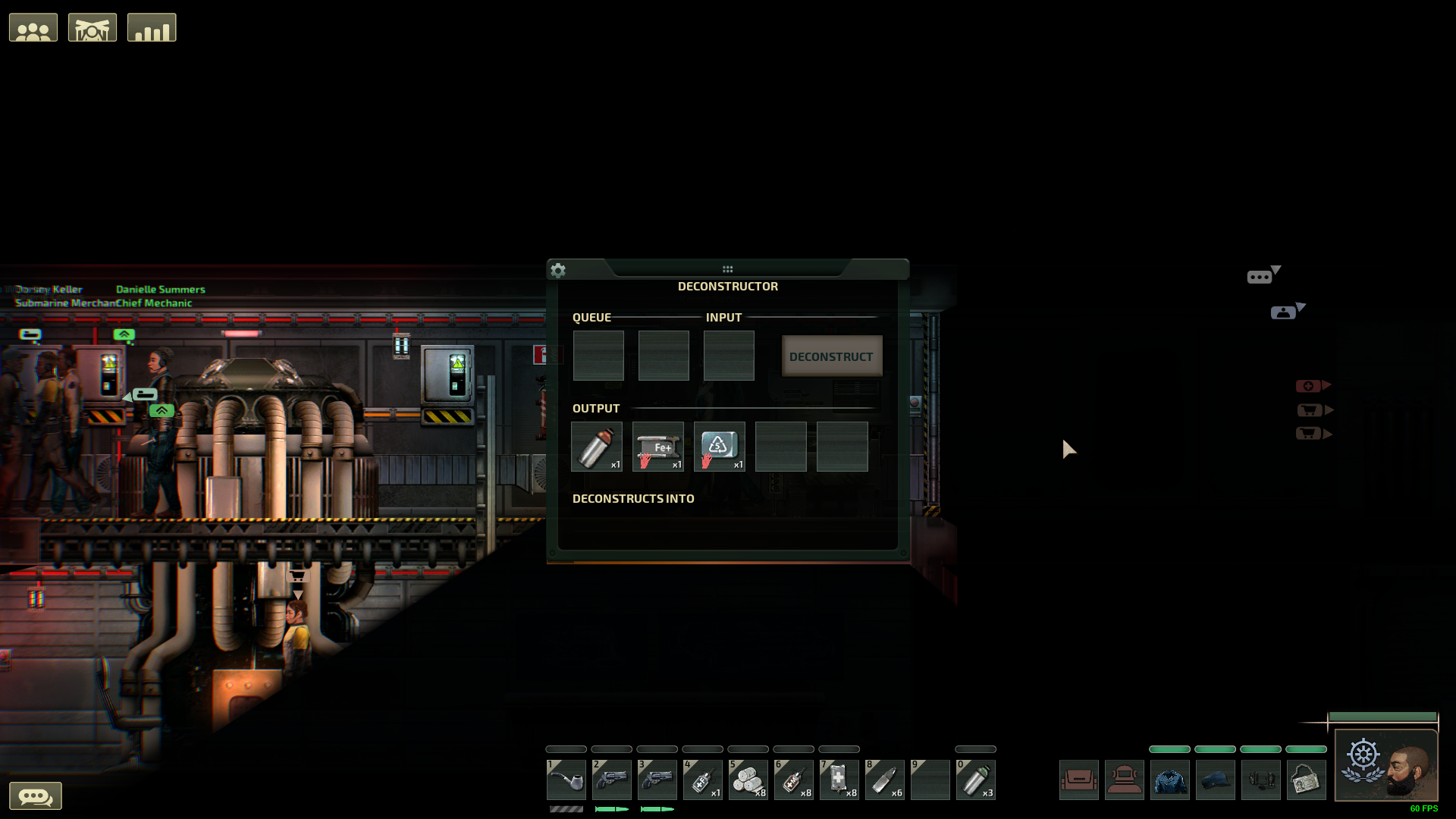Open the camera mode icon top-left

coord(92,27)
